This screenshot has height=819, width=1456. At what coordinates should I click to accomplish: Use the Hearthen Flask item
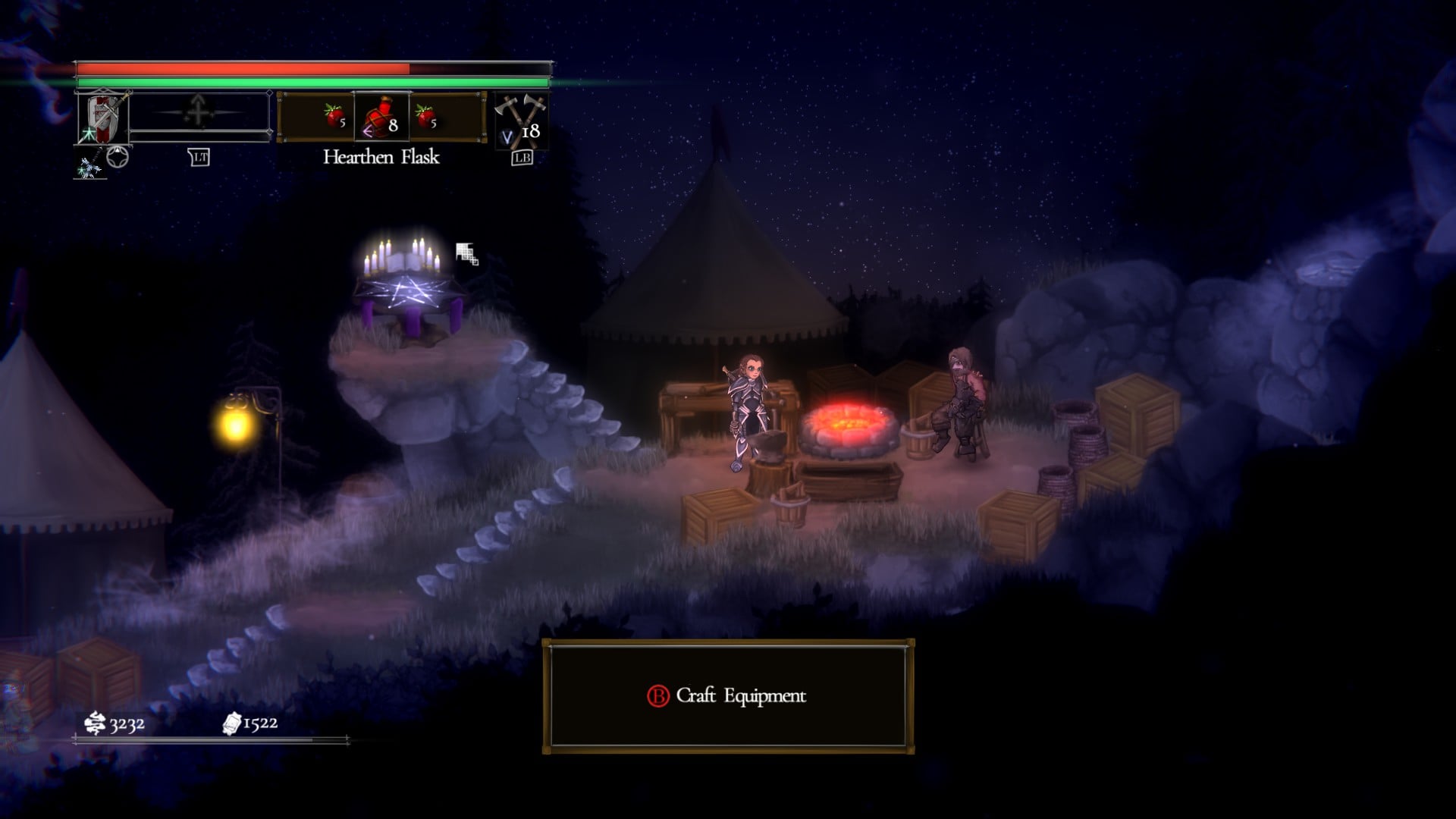point(381,118)
